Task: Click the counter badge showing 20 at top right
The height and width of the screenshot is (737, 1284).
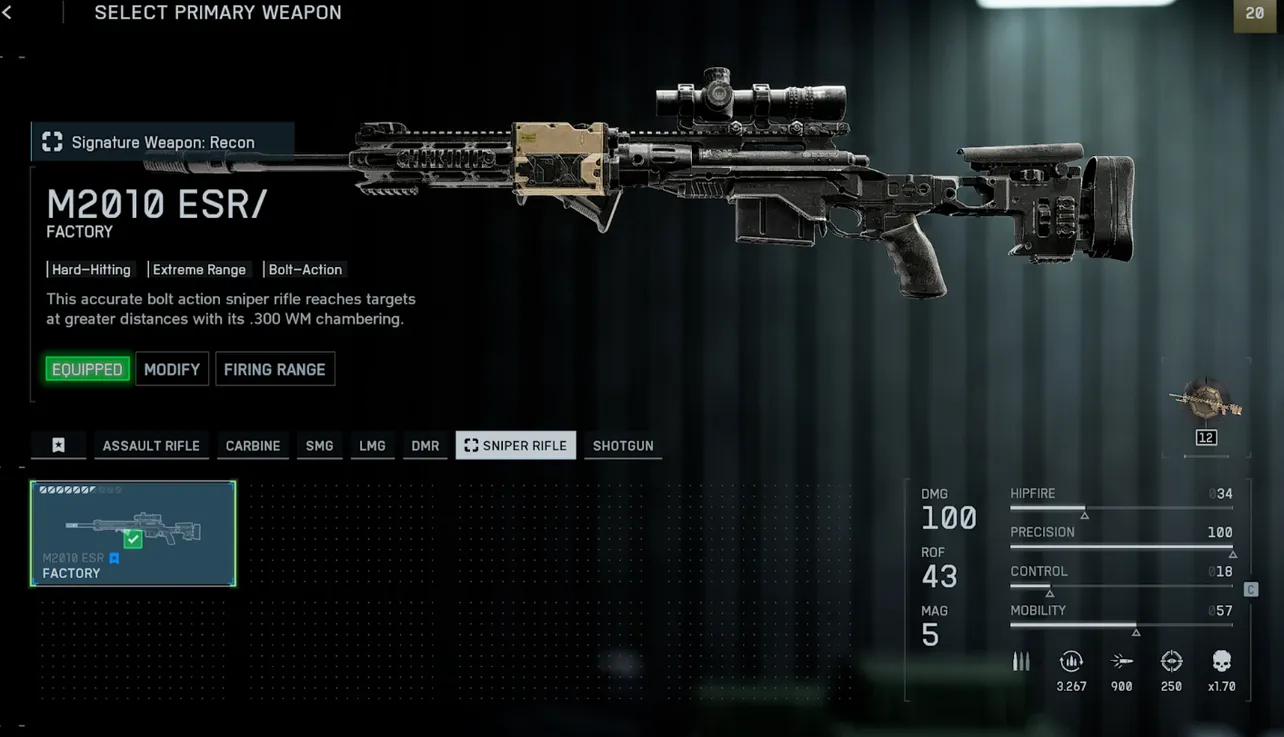Action: [1255, 14]
